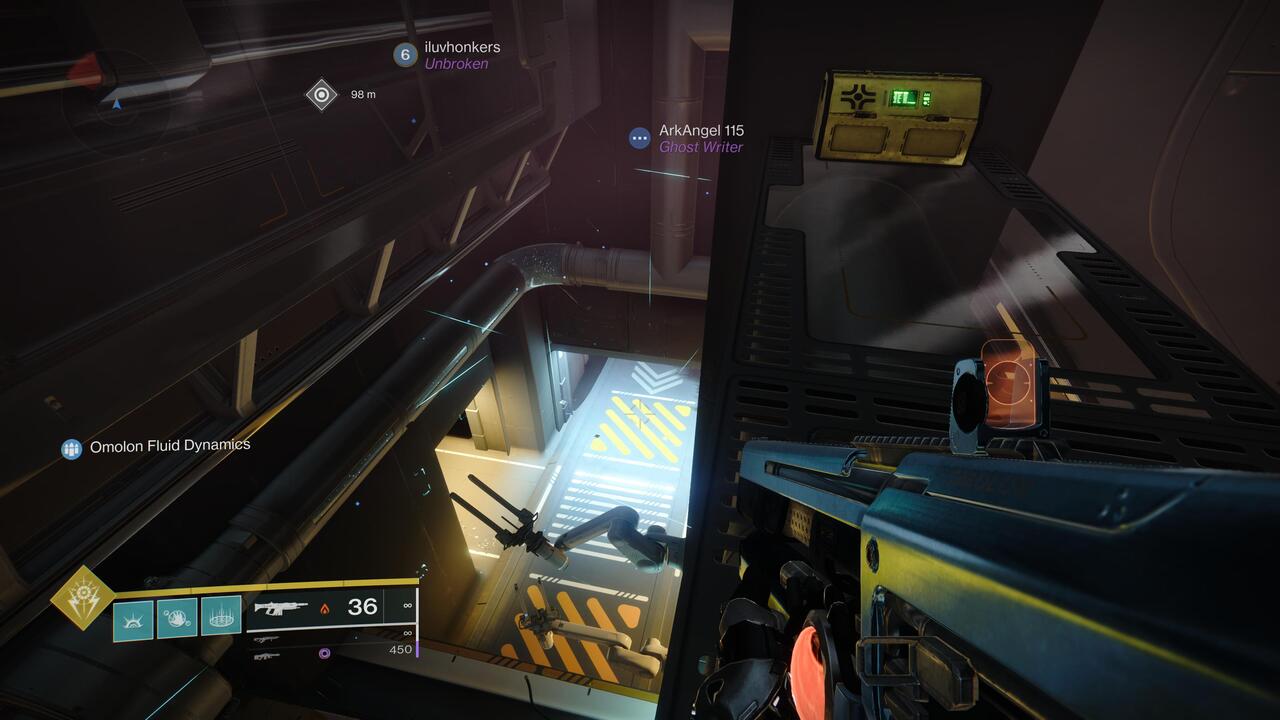The height and width of the screenshot is (720, 1280).
Task: Click the waypoint objective marker
Action: point(320,95)
